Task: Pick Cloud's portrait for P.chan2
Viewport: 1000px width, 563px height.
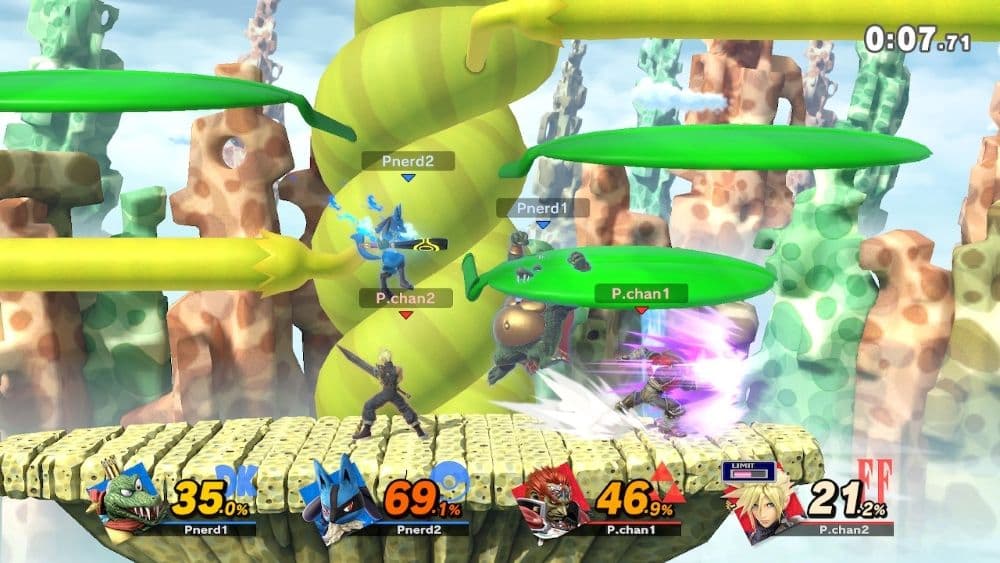Action: pos(764,505)
